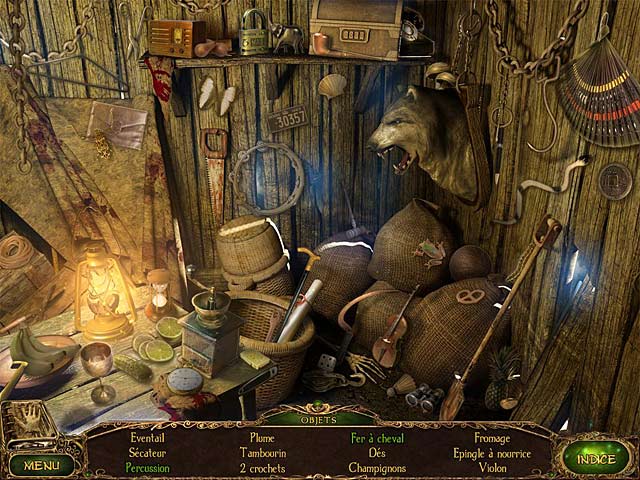Choose Sécateur from the object list

click(147, 452)
